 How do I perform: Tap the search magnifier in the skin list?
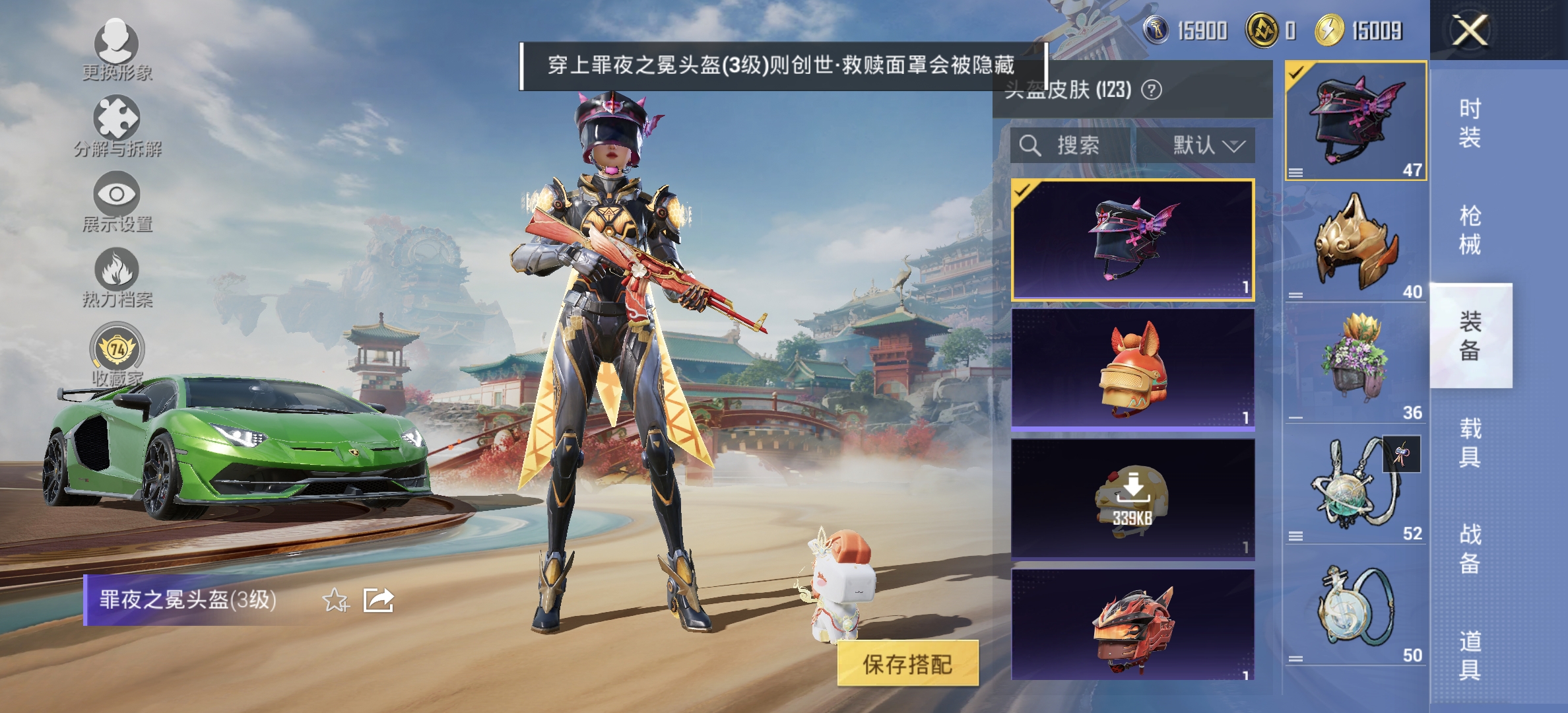[x=1031, y=145]
